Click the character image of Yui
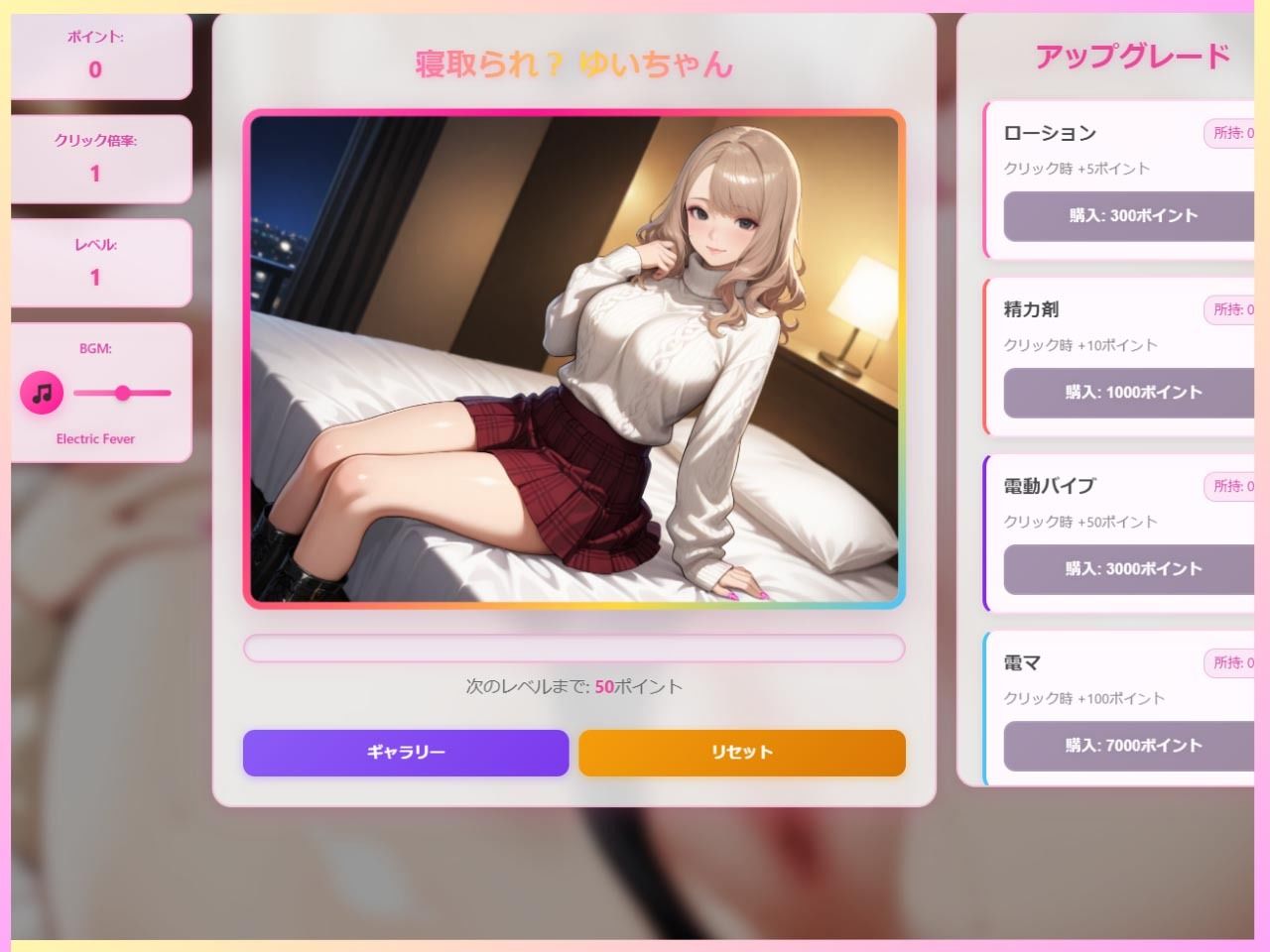 (575, 357)
